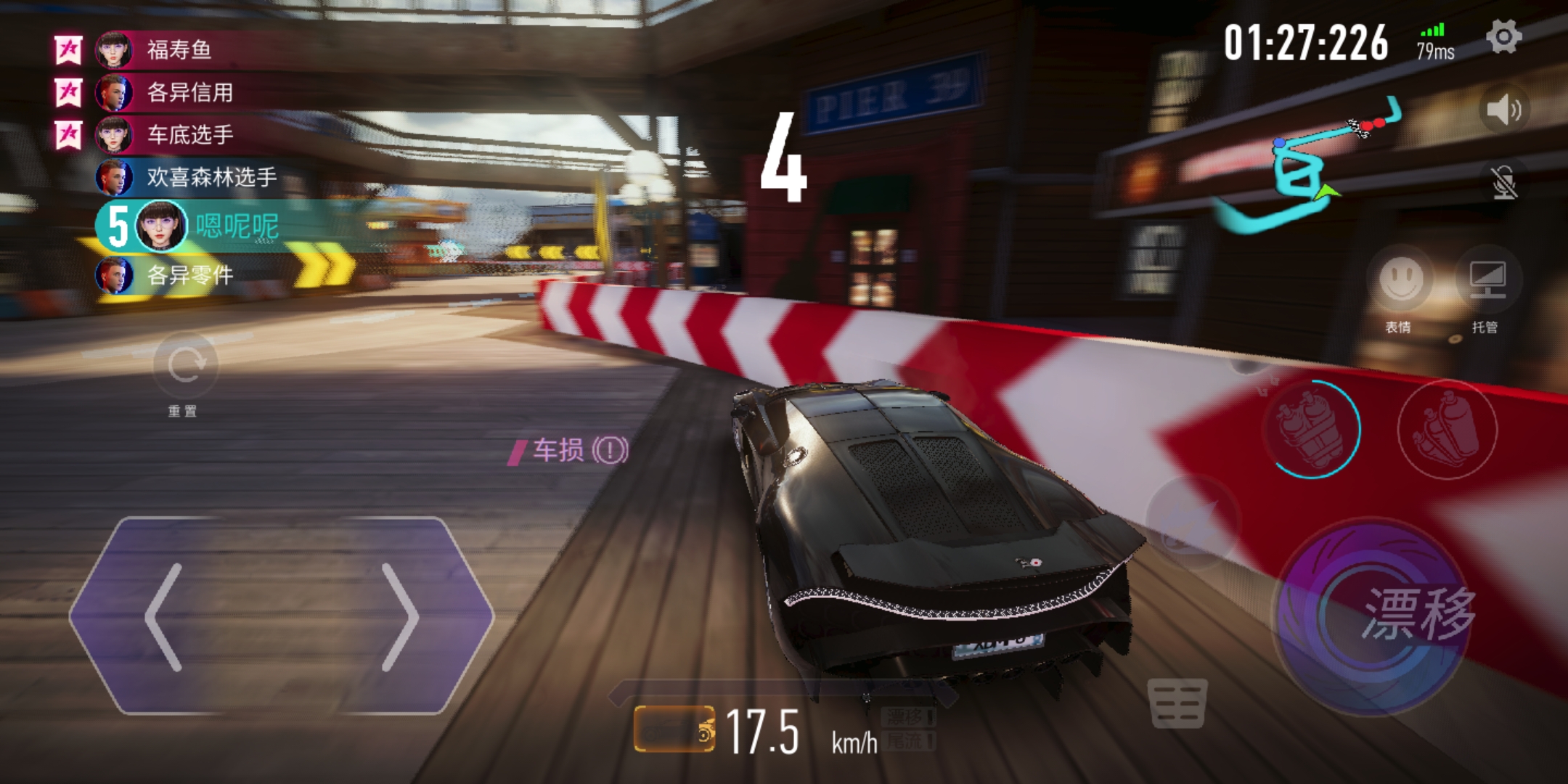1568x784 pixels.
Task: Open the list panel icon near speedometer
Action: tap(1177, 703)
